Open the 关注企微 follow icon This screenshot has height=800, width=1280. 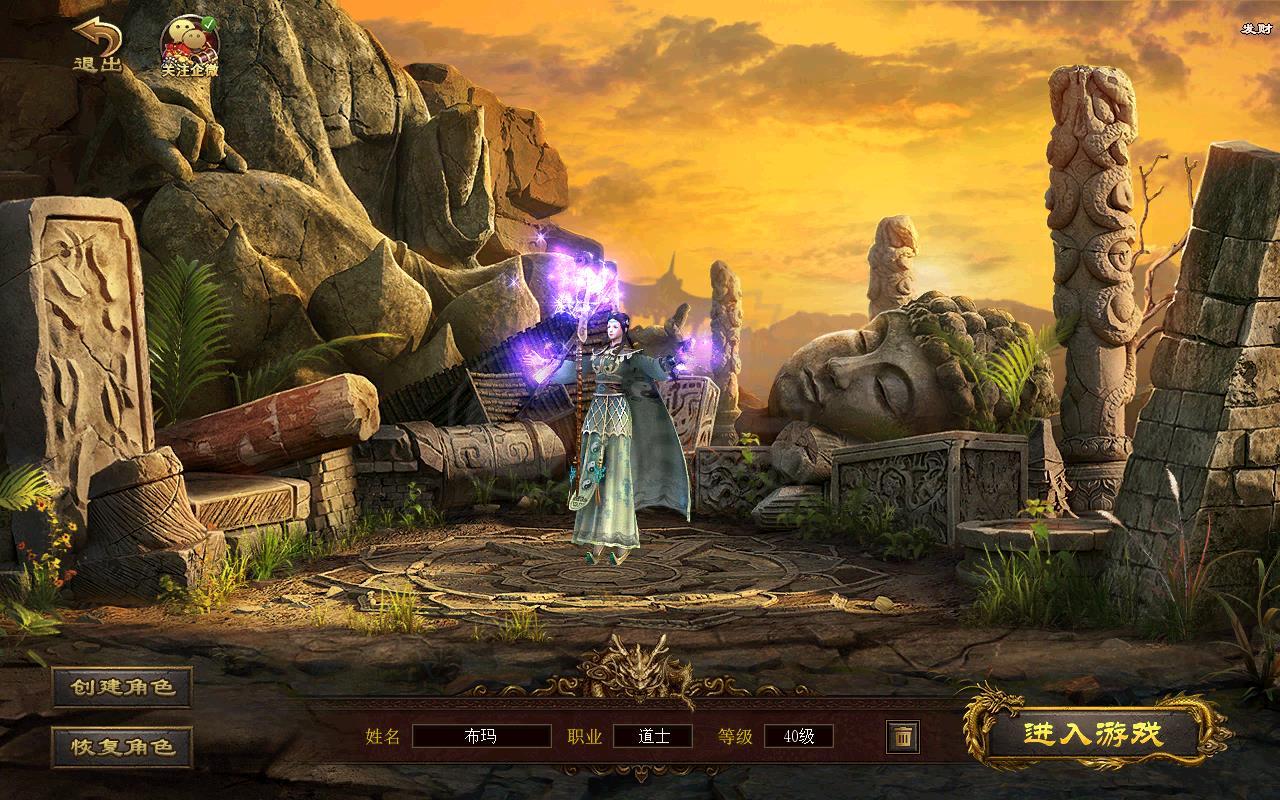pos(190,46)
